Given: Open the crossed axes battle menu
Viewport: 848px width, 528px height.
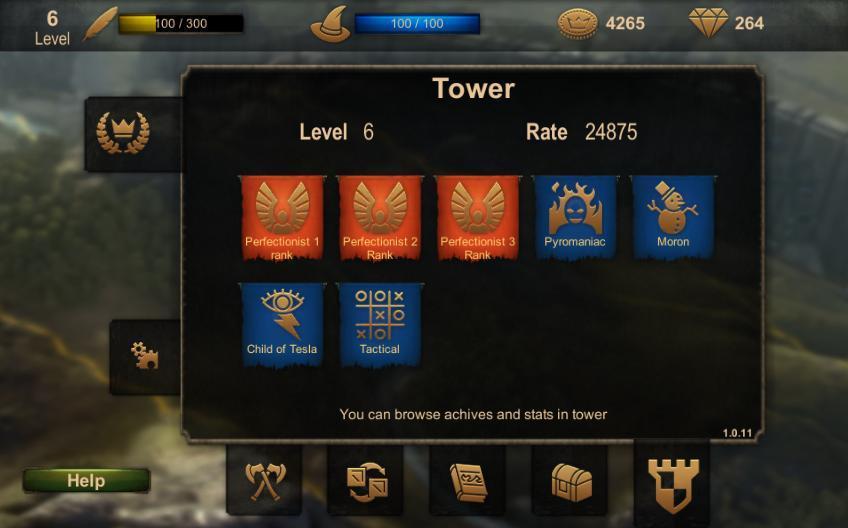Looking at the screenshot, I should (265, 481).
